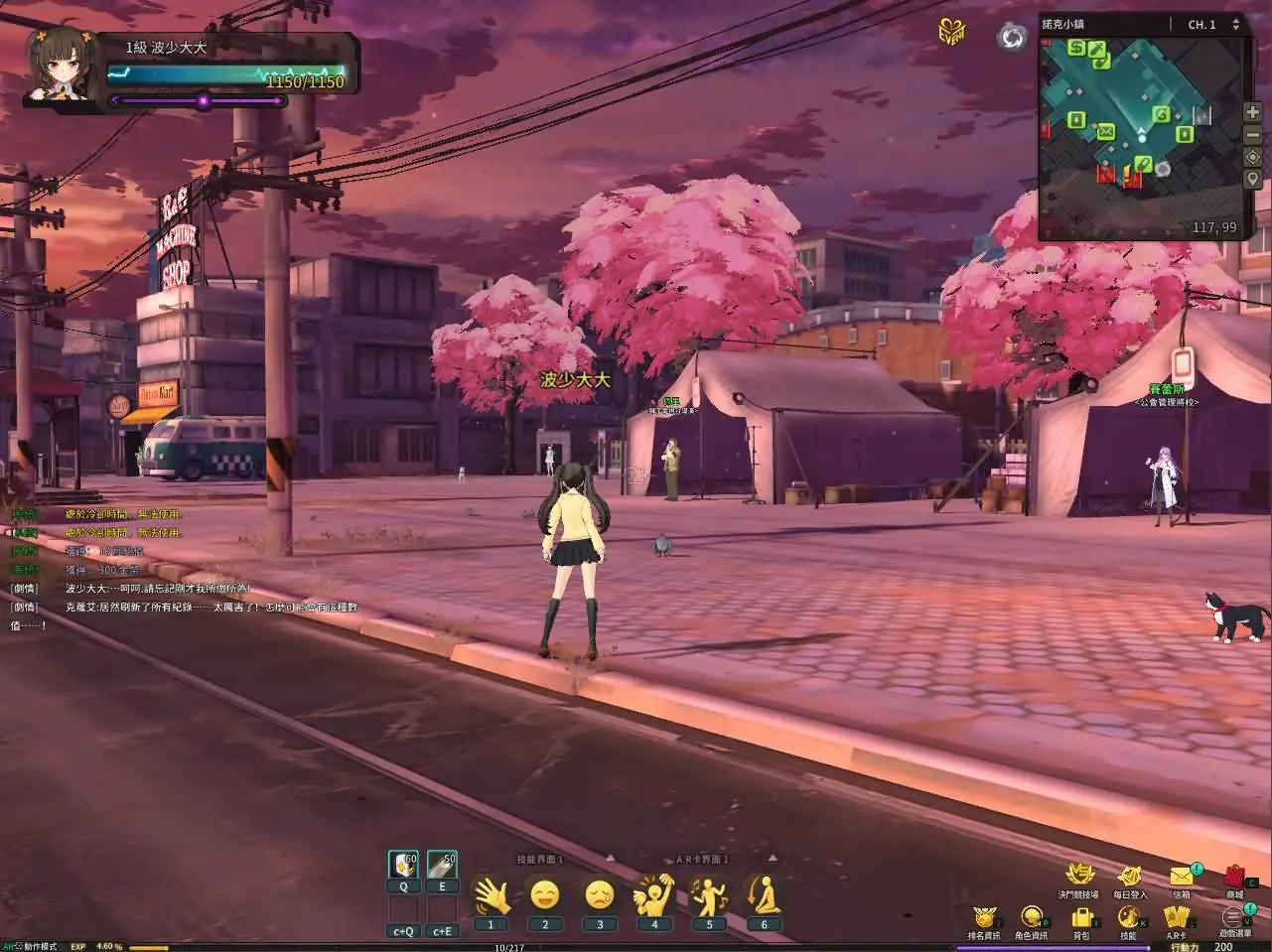Viewport: 1272px width, 952px height.
Task: Open the 背包 inventory bag icon
Action: click(1082, 914)
